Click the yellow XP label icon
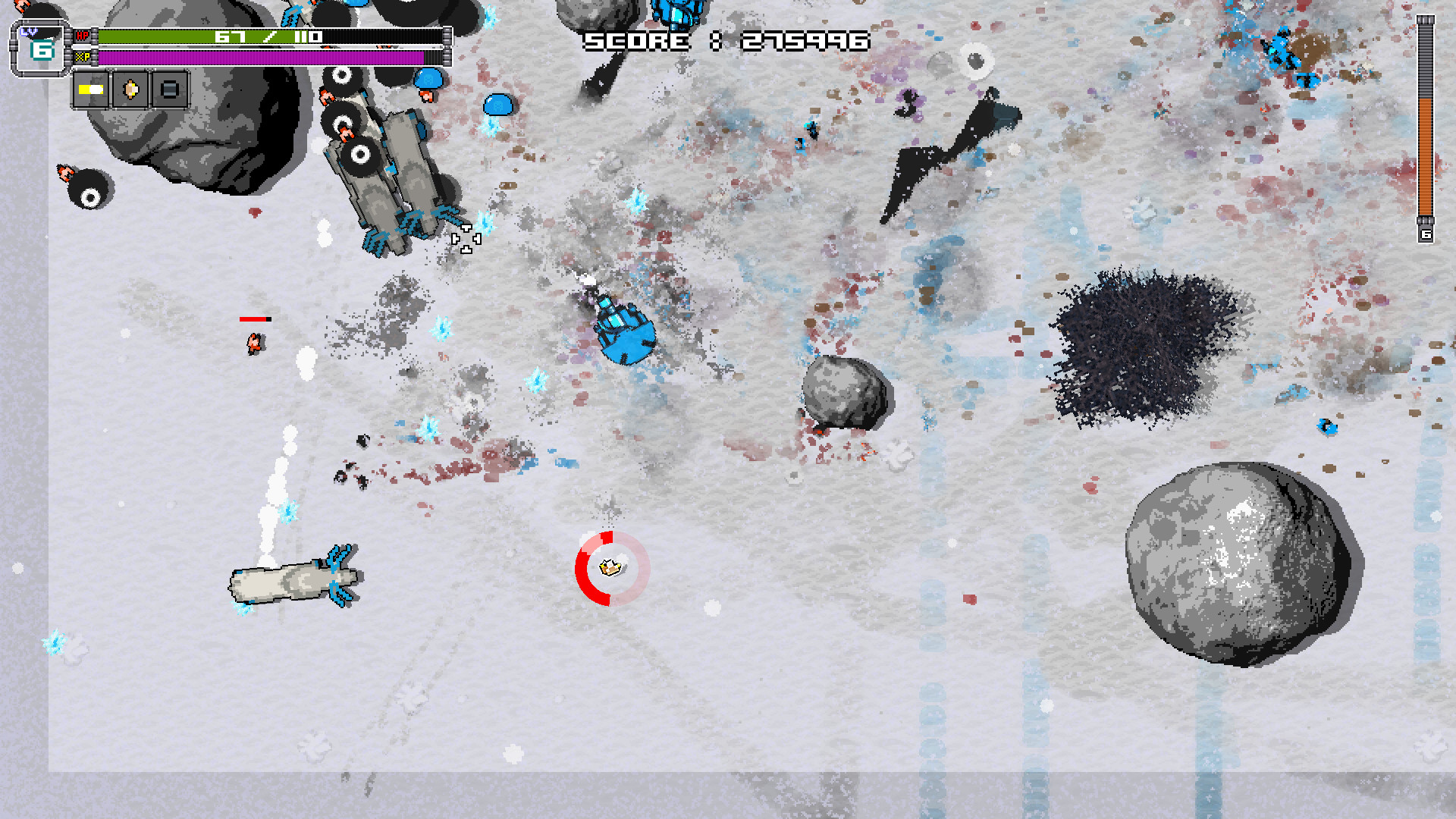The image size is (1456, 819). pos(83,57)
